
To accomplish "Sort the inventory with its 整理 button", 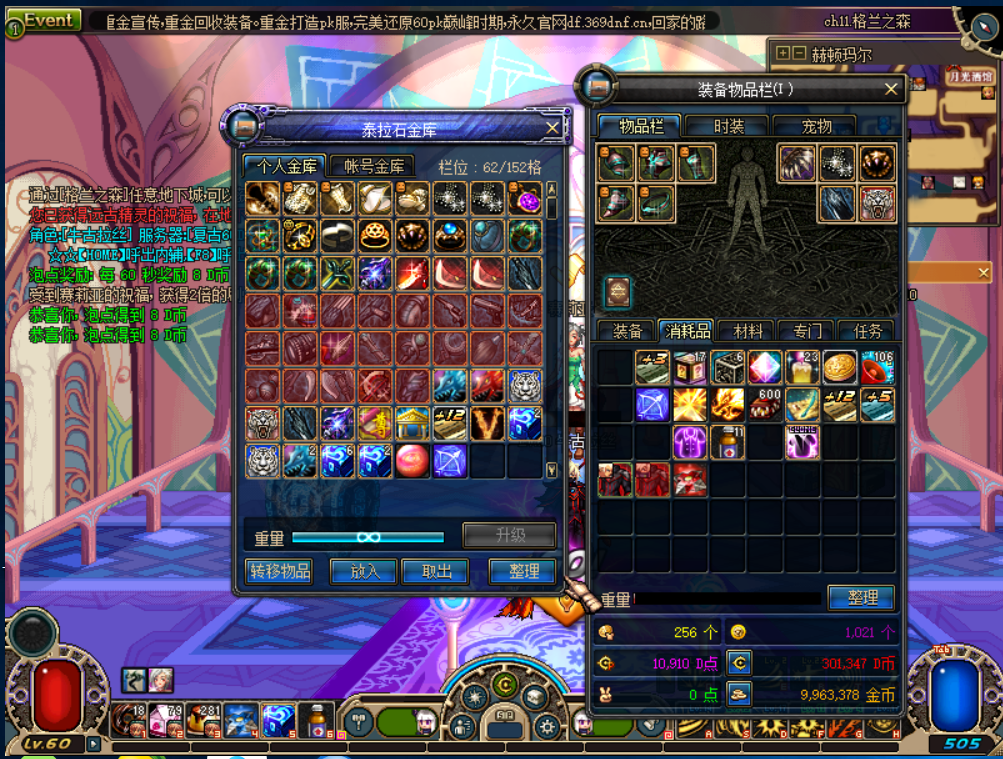I will (861, 597).
